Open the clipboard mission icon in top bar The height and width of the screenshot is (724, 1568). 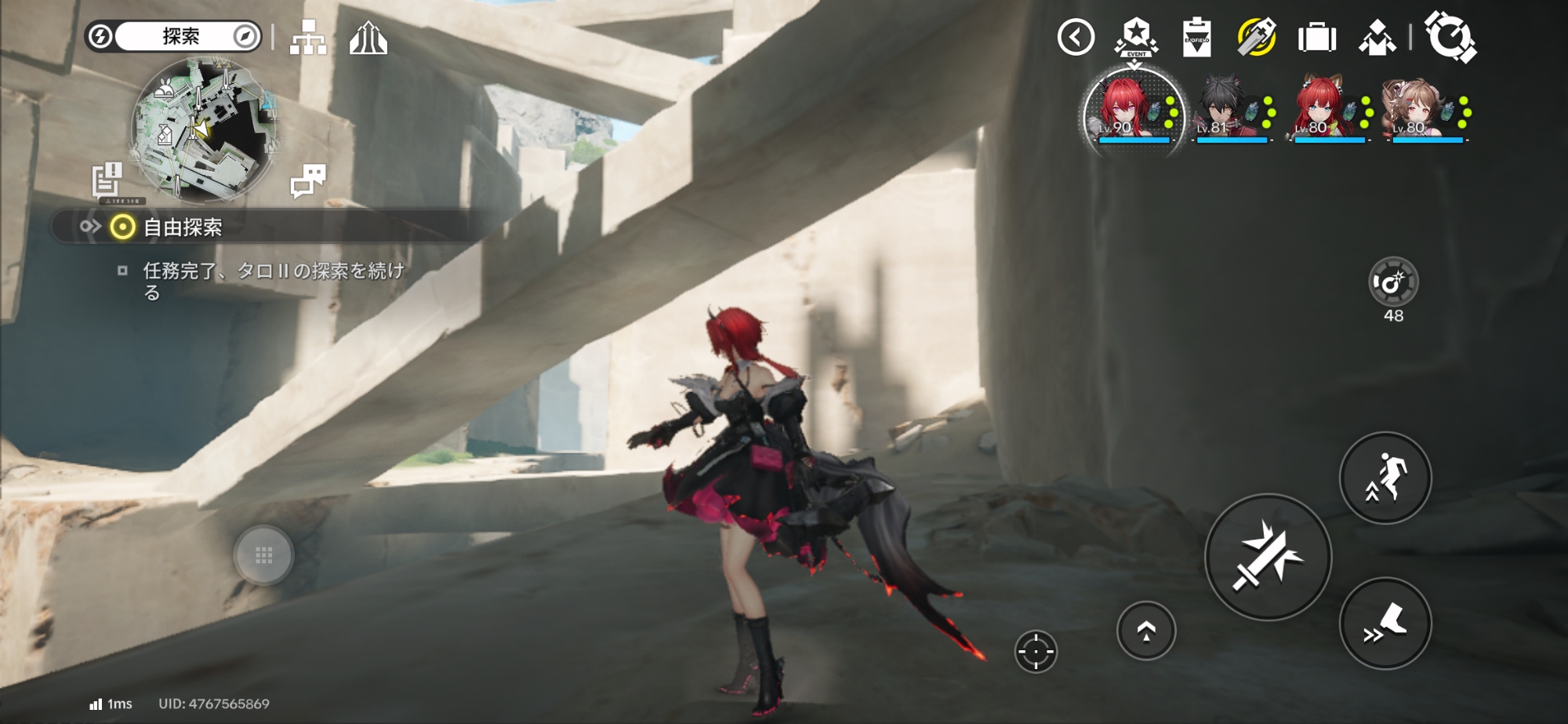1196,38
